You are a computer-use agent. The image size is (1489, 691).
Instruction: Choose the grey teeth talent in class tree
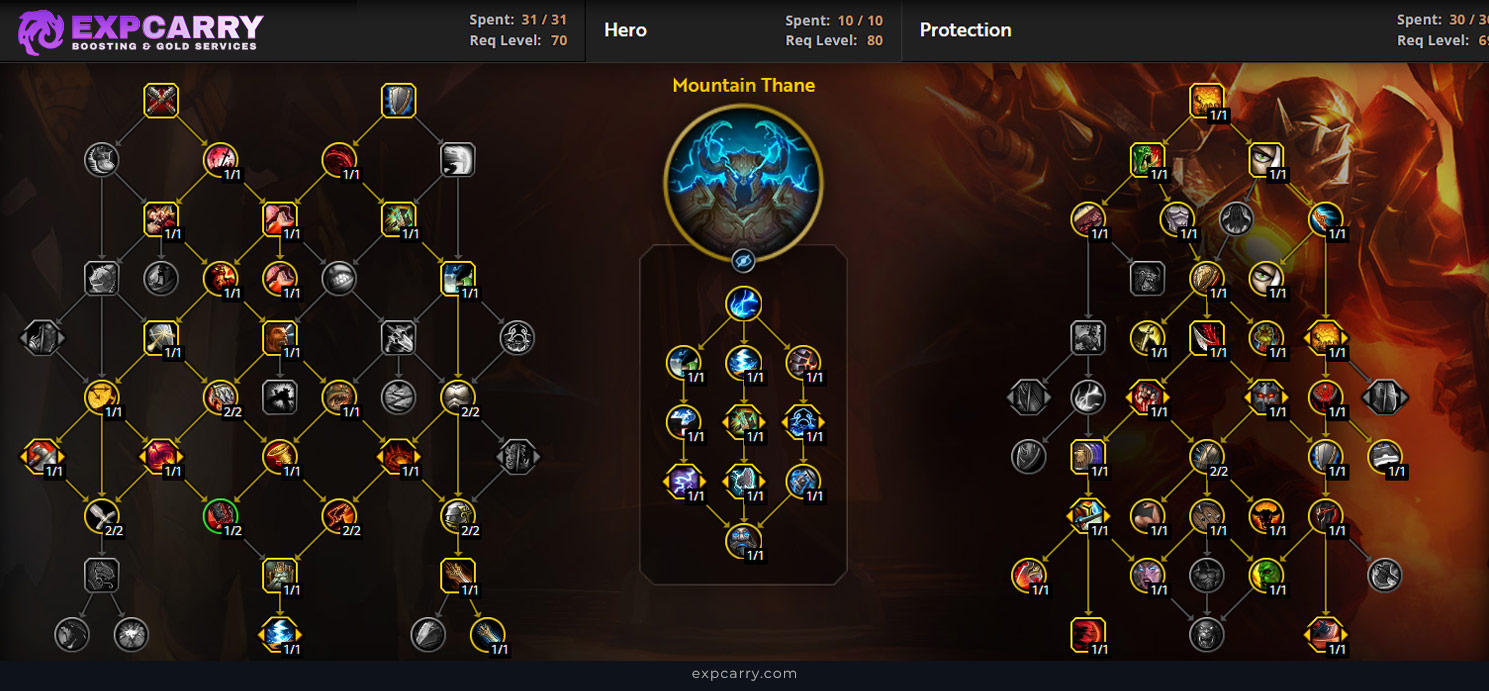339,278
